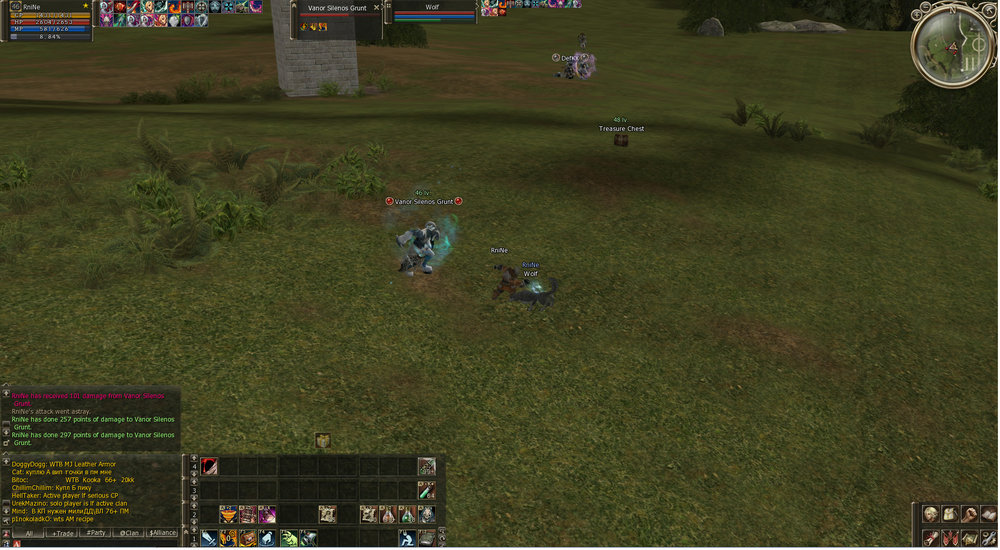Screen dimensions: 1000x550
Task: Click the party member RniNe status panel
Action: 48,21
